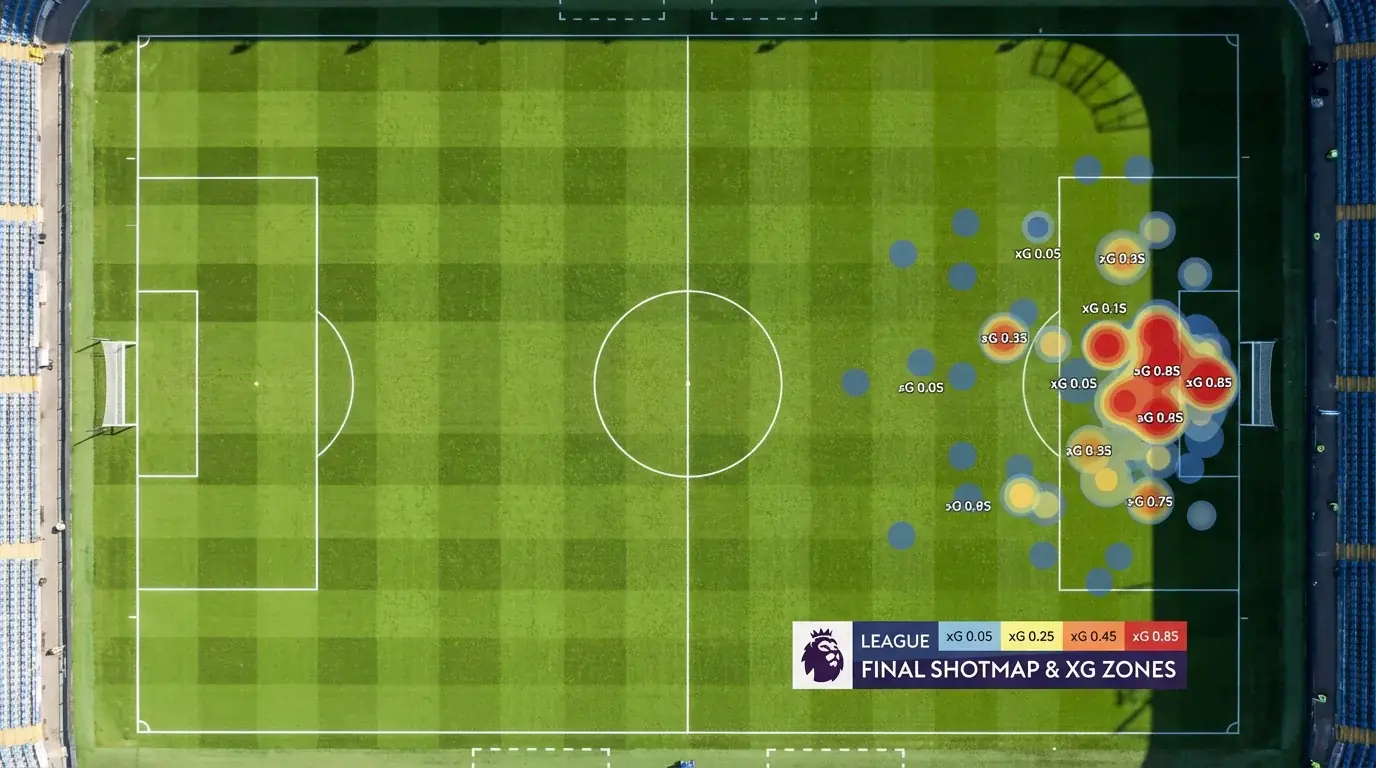Choose the xG 0.25 yellow legend entry
This screenshot has height=768, width=1376.
coord(1030,637)
